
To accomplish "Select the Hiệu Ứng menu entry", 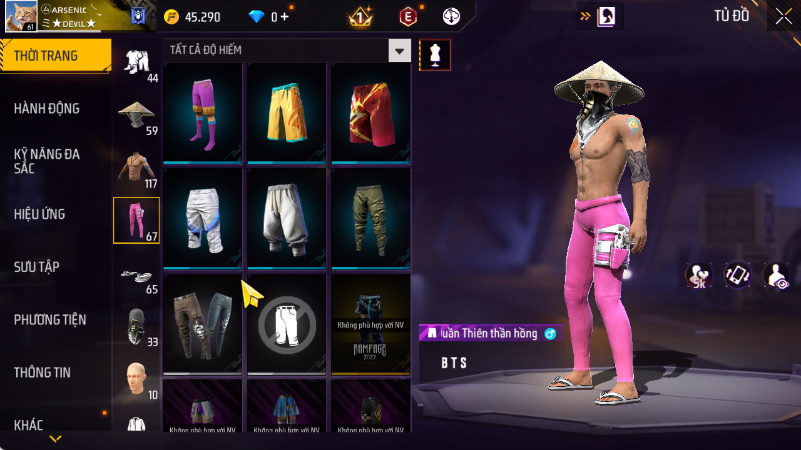I will pyautogui.click(x=41, y=214).
